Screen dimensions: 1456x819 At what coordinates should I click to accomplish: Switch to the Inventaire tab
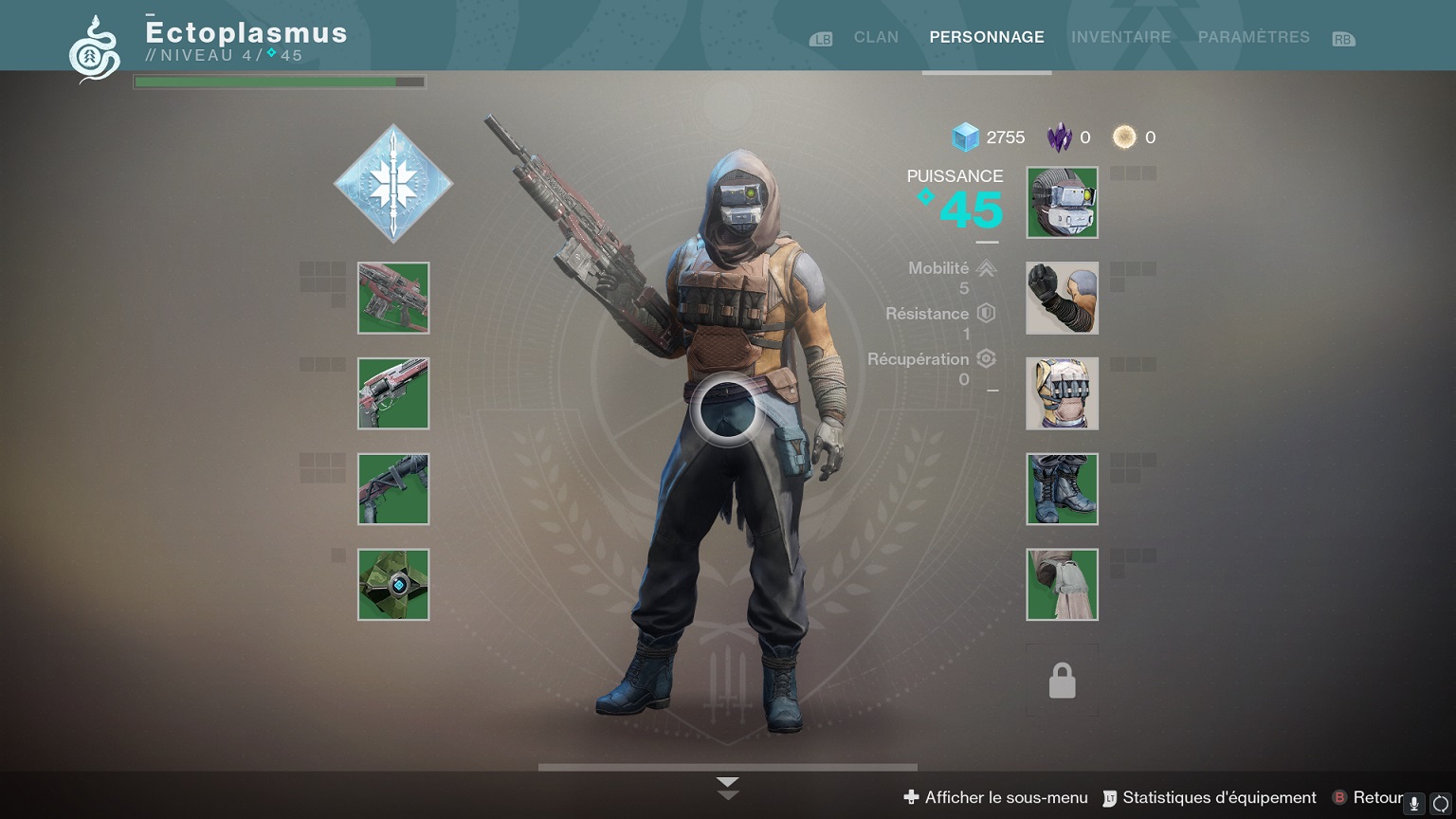point(1120,37)
